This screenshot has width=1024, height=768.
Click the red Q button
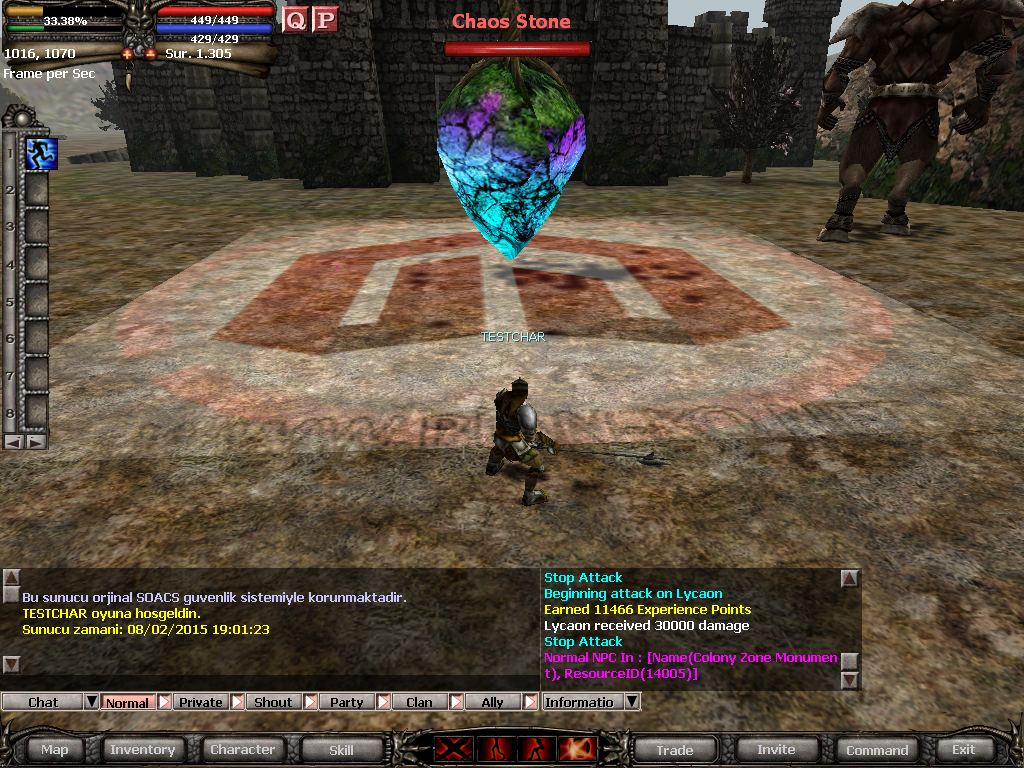[295, 19]
